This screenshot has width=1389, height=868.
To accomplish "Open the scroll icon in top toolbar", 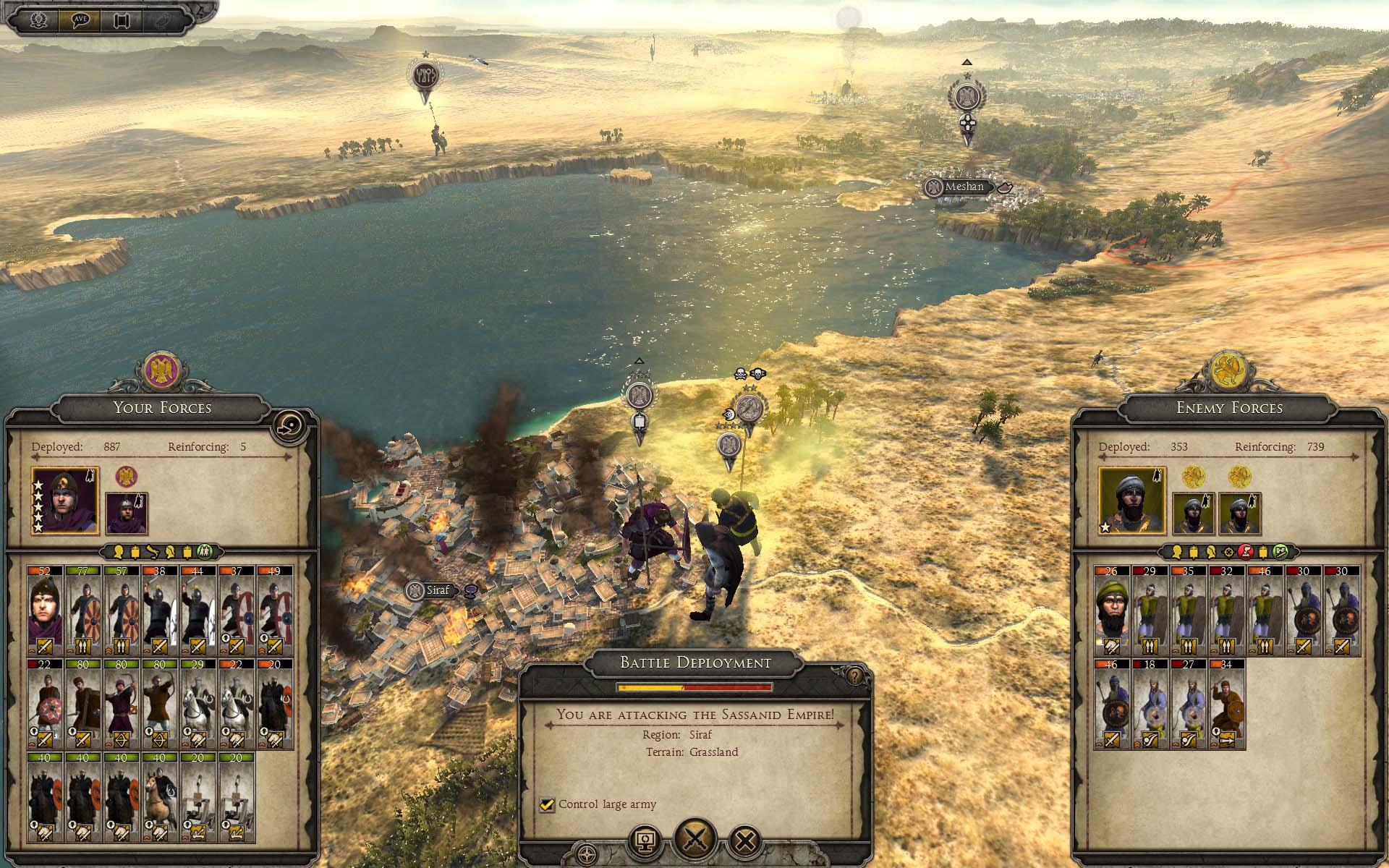I will [121, 20].
